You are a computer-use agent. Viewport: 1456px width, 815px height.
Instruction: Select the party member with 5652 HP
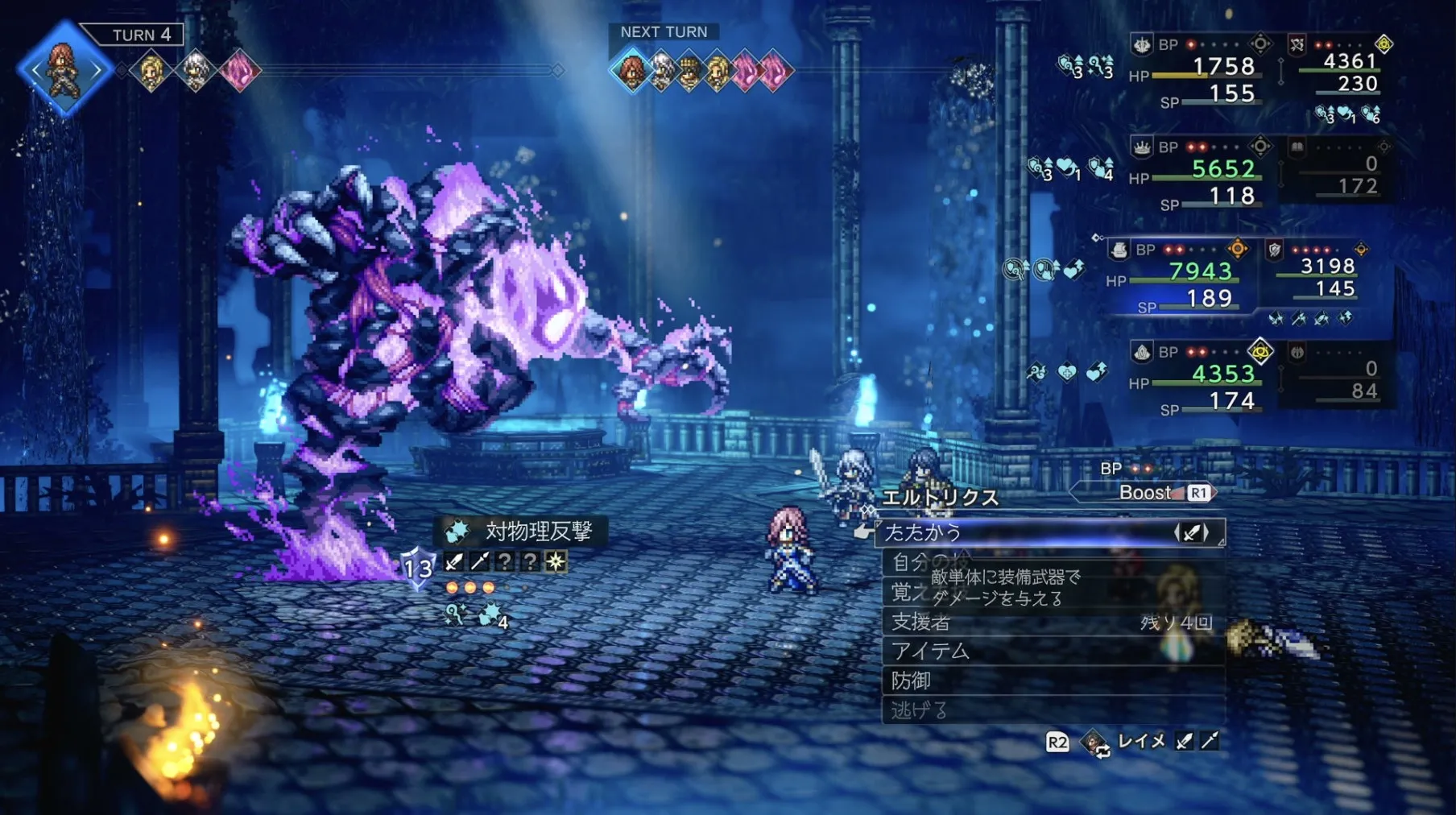tap(1222, 169)
